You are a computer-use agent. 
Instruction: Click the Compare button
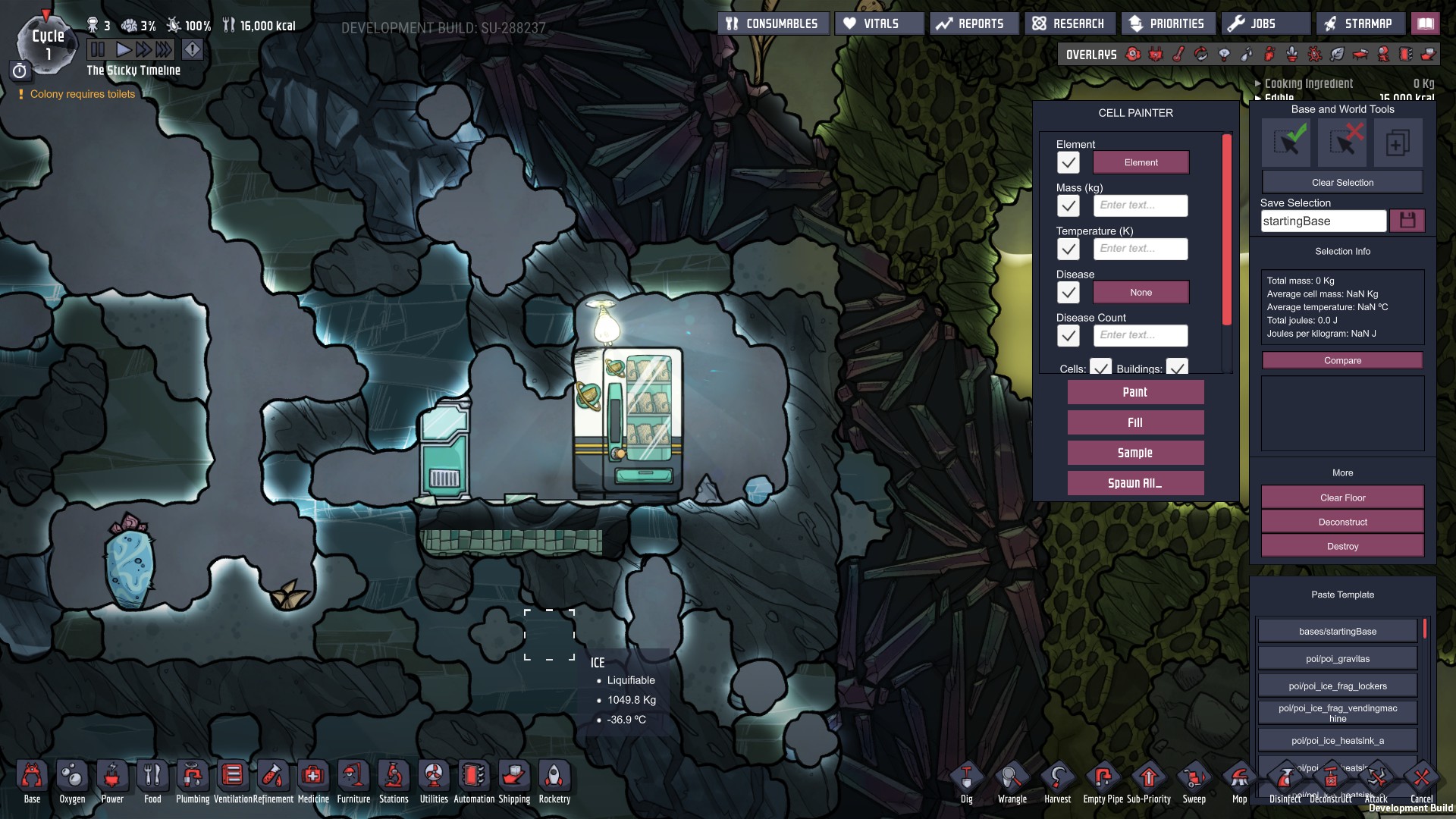coord(1342,360)
